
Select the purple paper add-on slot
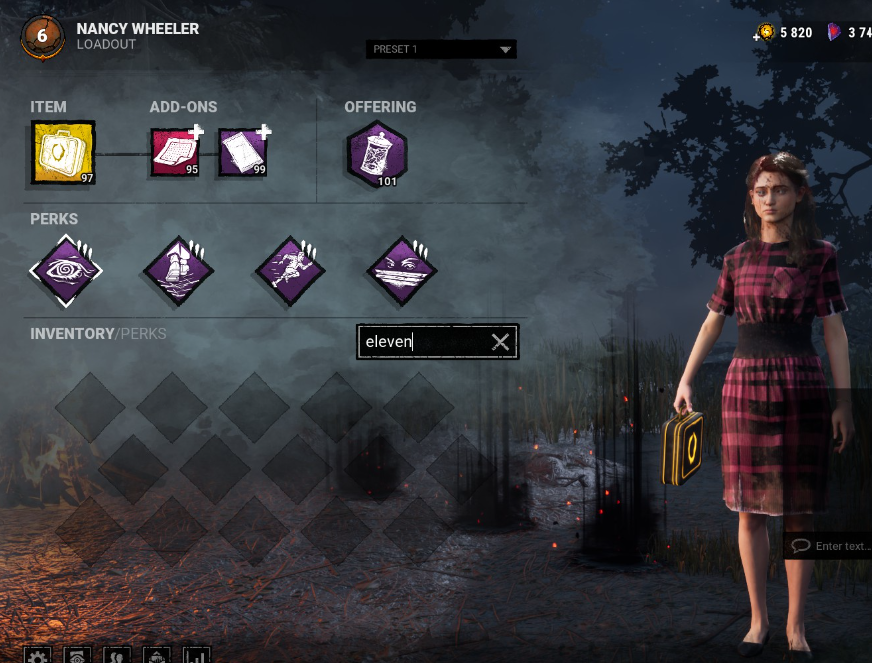pos(242,152)
